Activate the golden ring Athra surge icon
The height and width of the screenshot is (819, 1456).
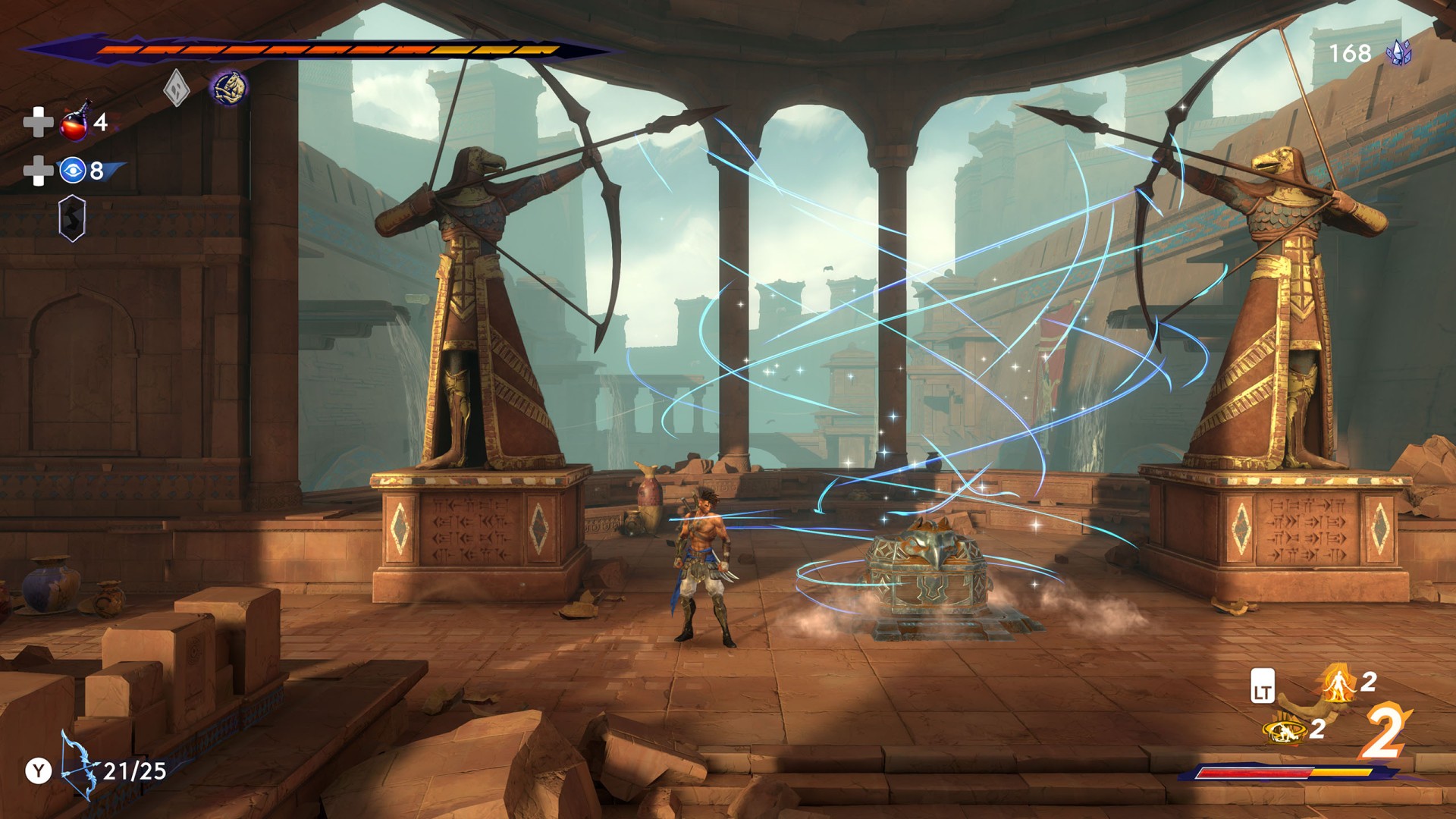[x=1285, y=730]
